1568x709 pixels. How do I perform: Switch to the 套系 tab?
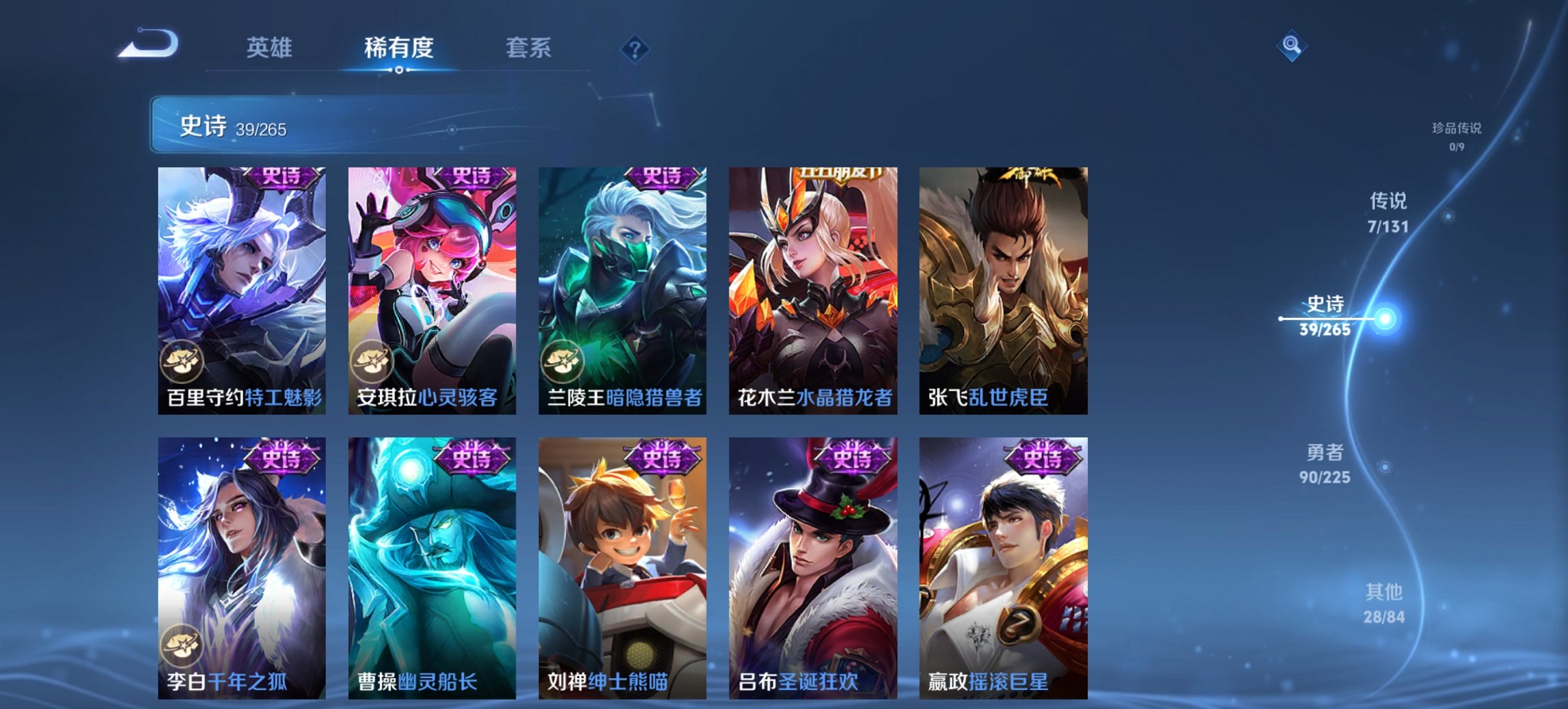click(x=529, y=48)
